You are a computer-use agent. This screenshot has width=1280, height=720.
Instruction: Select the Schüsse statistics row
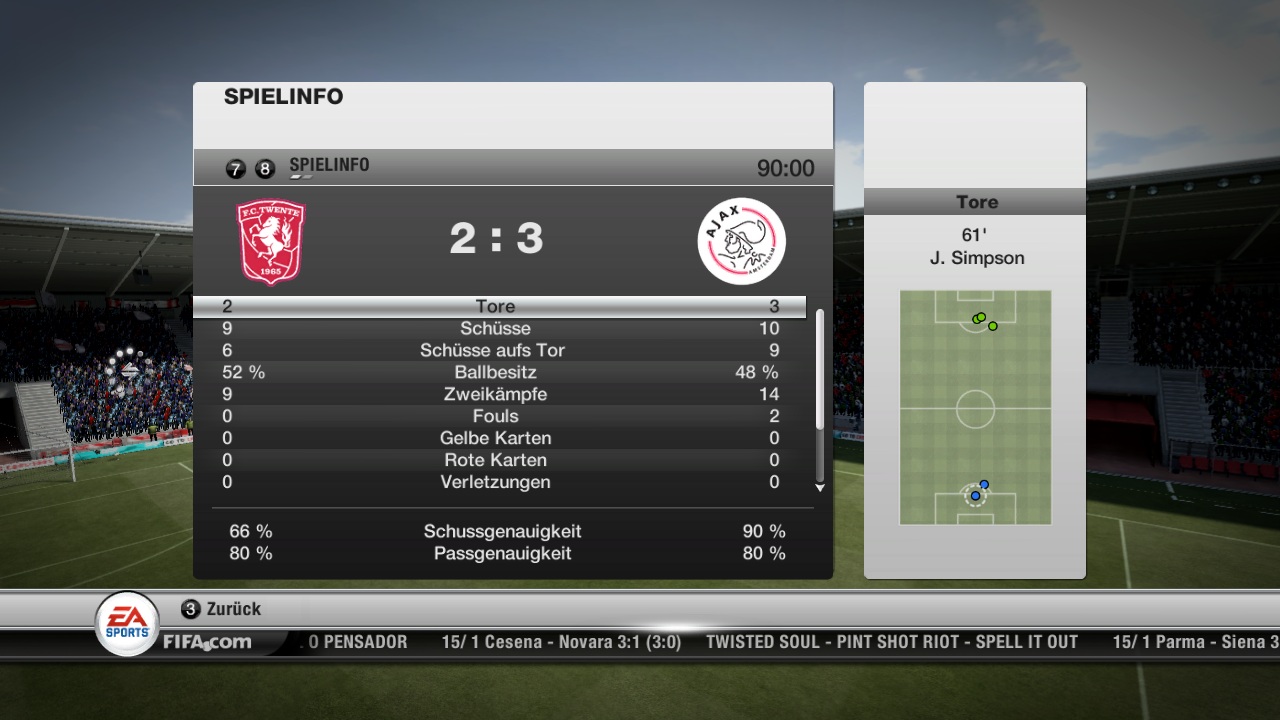tap(497, 328)
